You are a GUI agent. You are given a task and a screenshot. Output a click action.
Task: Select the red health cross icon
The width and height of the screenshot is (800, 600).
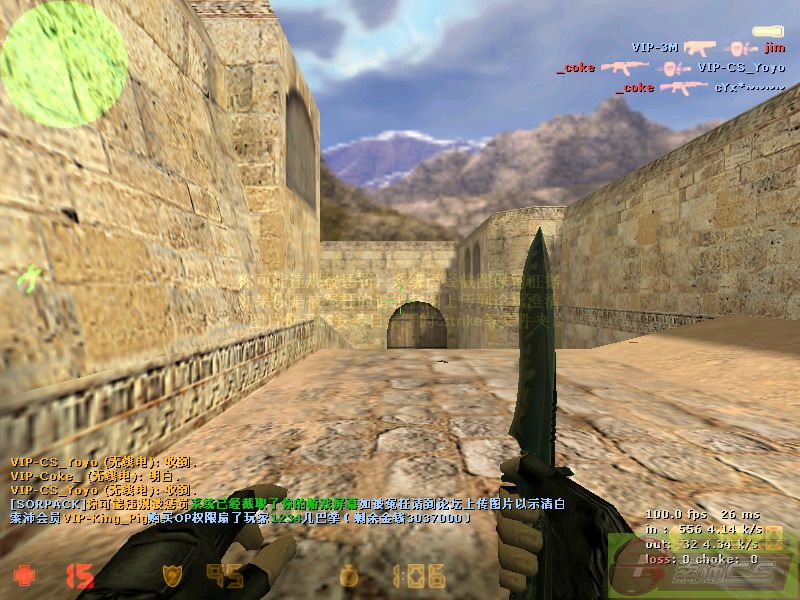point(23,575)
